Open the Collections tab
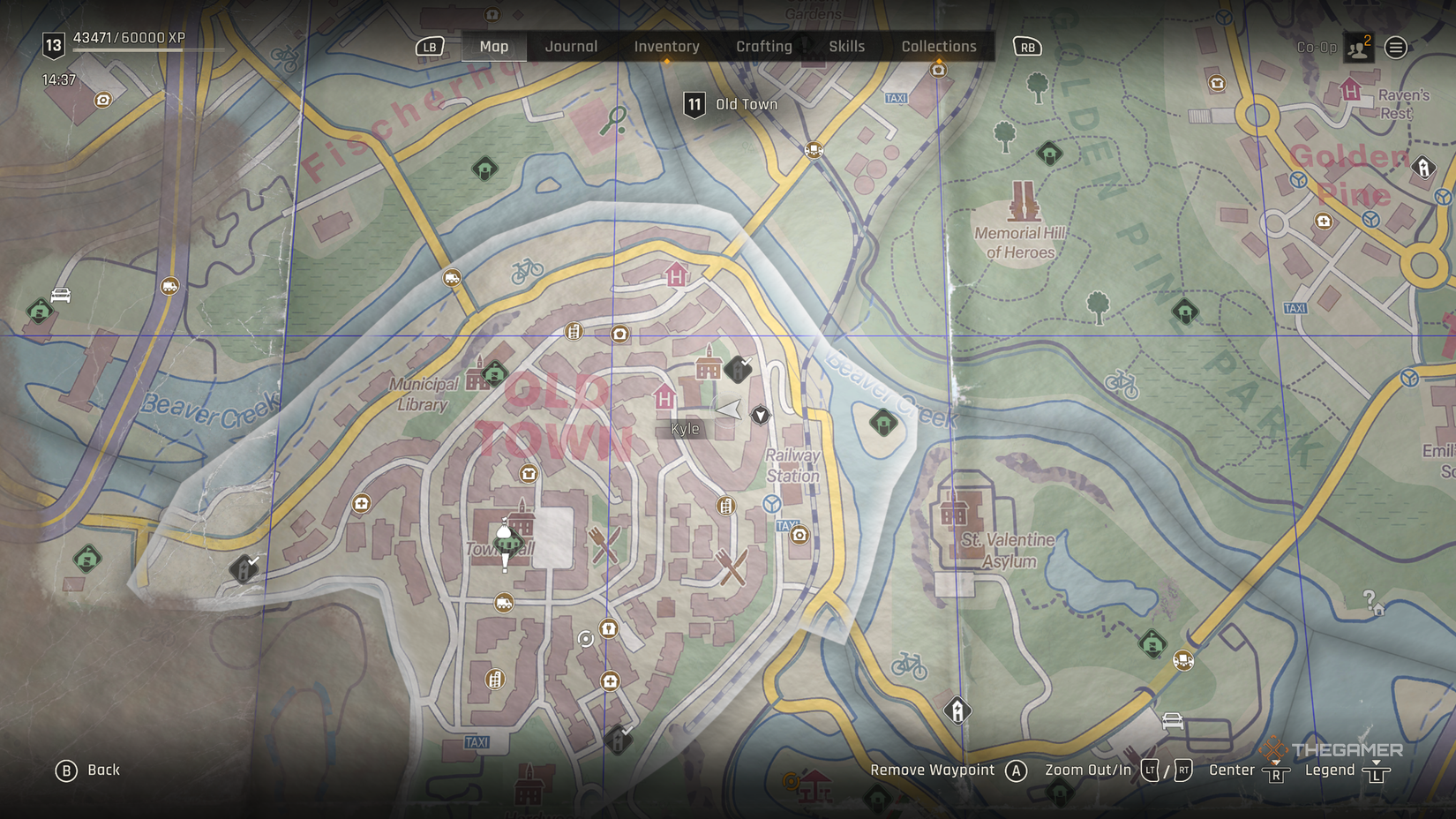 click(x=939, y=47)
